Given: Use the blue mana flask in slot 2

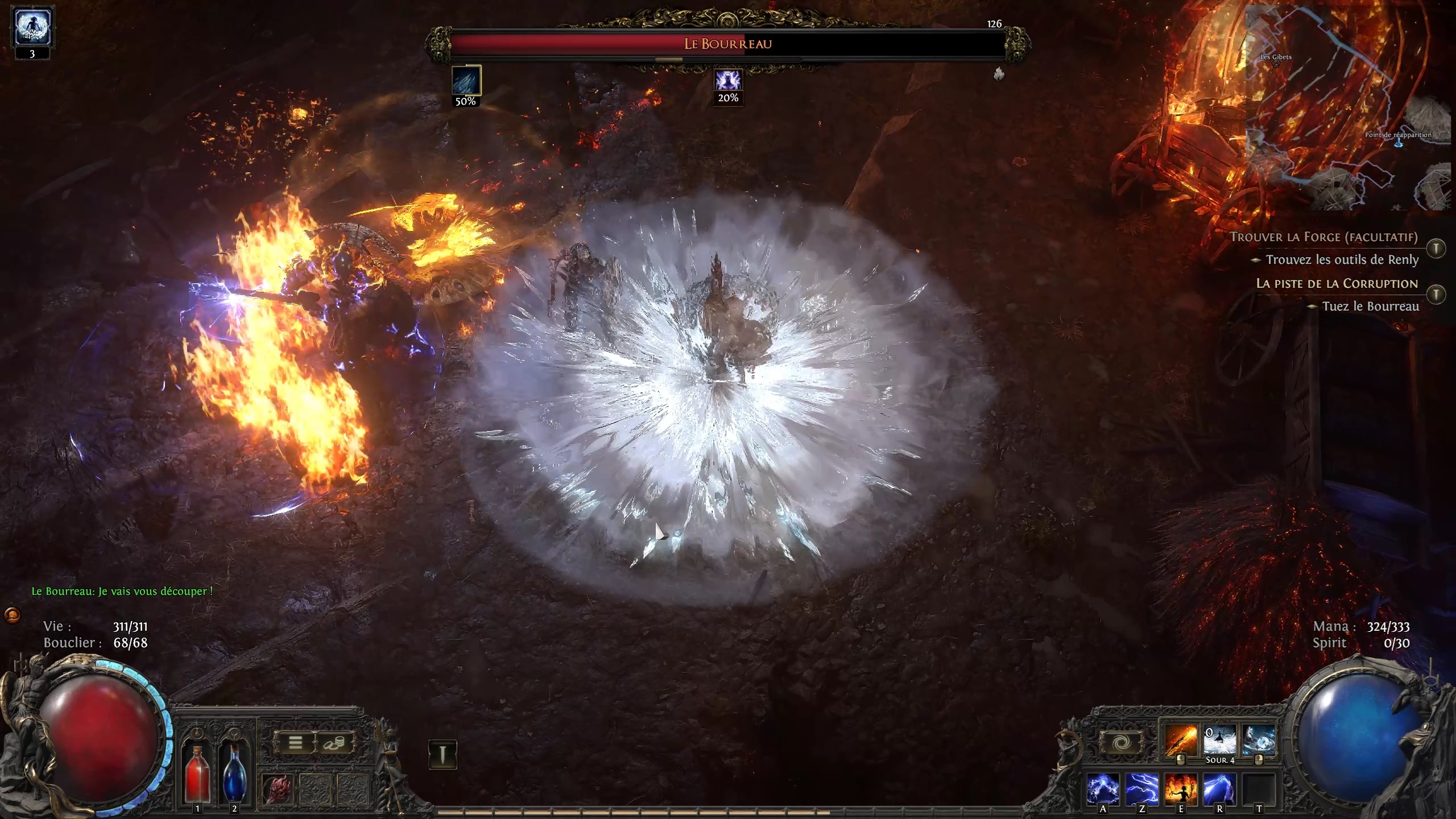Looking at the screenshot, I should (x=235, y=776).
